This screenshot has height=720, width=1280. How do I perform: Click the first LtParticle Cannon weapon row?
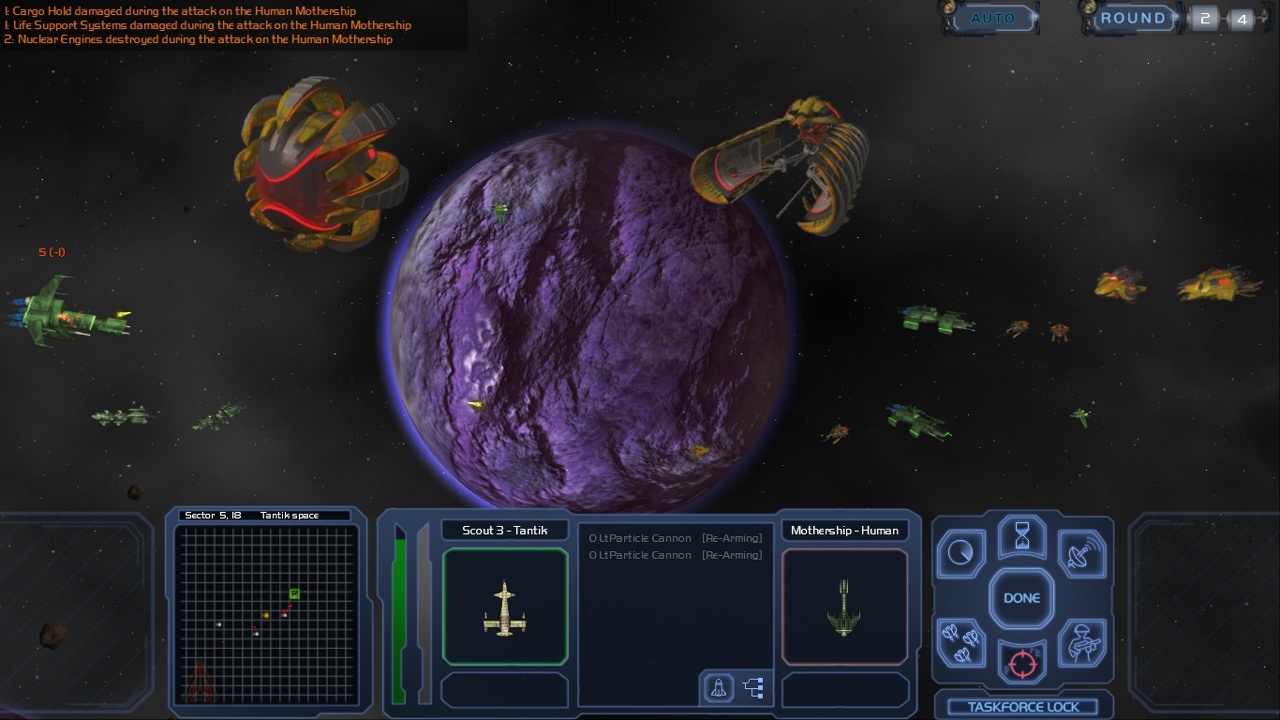(676, 538)
